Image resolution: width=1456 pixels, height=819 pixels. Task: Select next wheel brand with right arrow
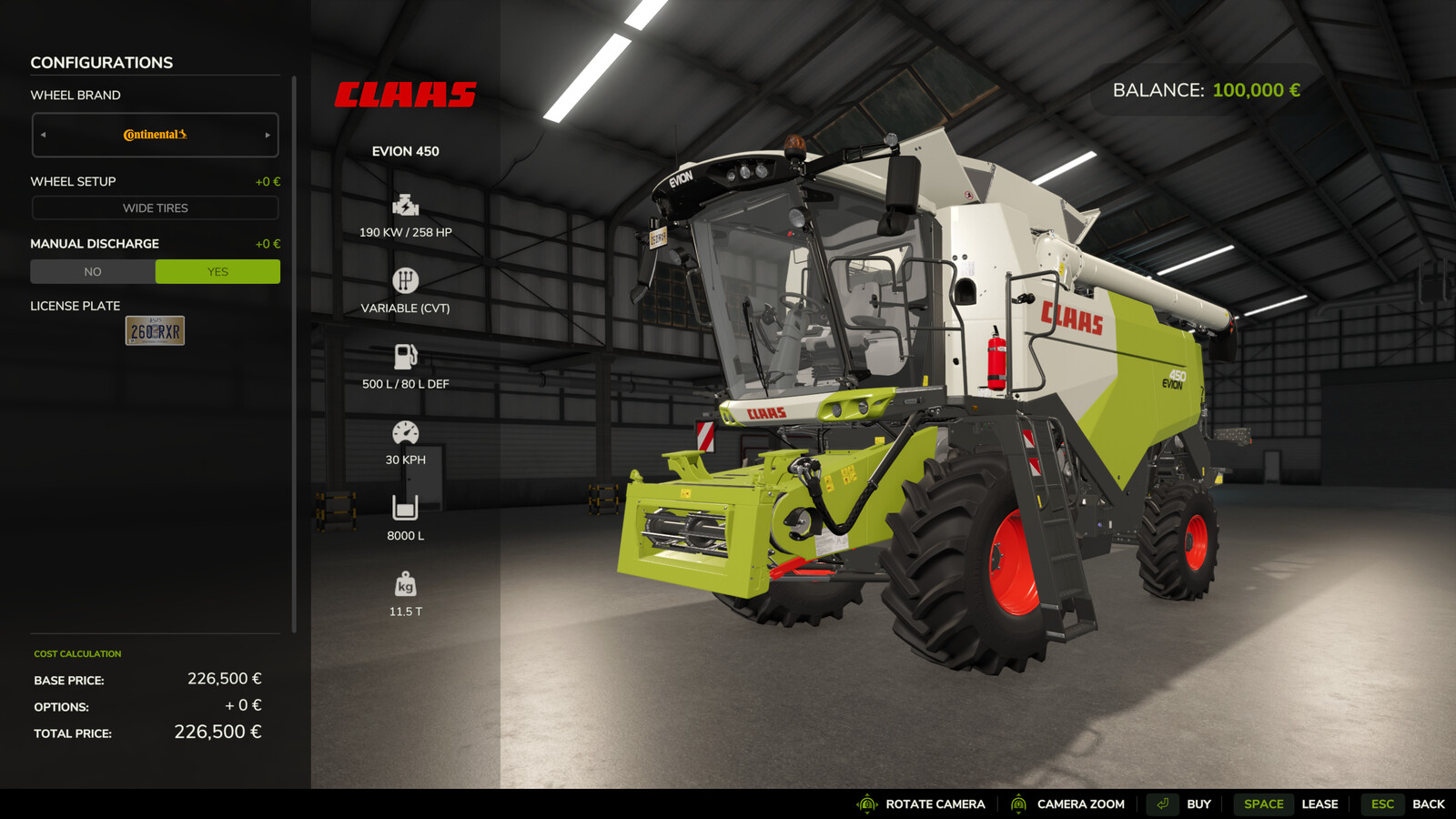pos(268,135)
